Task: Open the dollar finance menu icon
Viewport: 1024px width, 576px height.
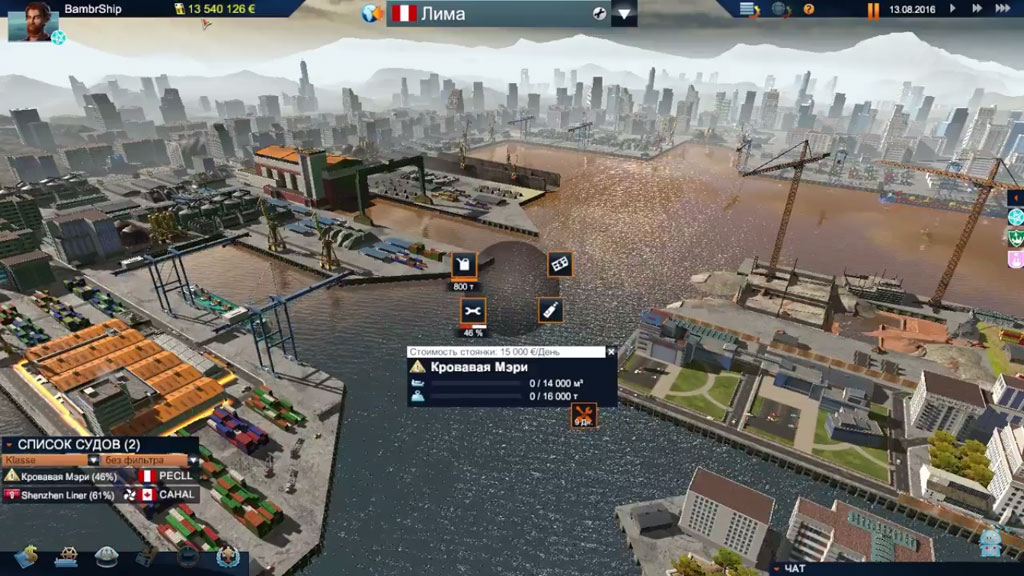Action: 26,555
